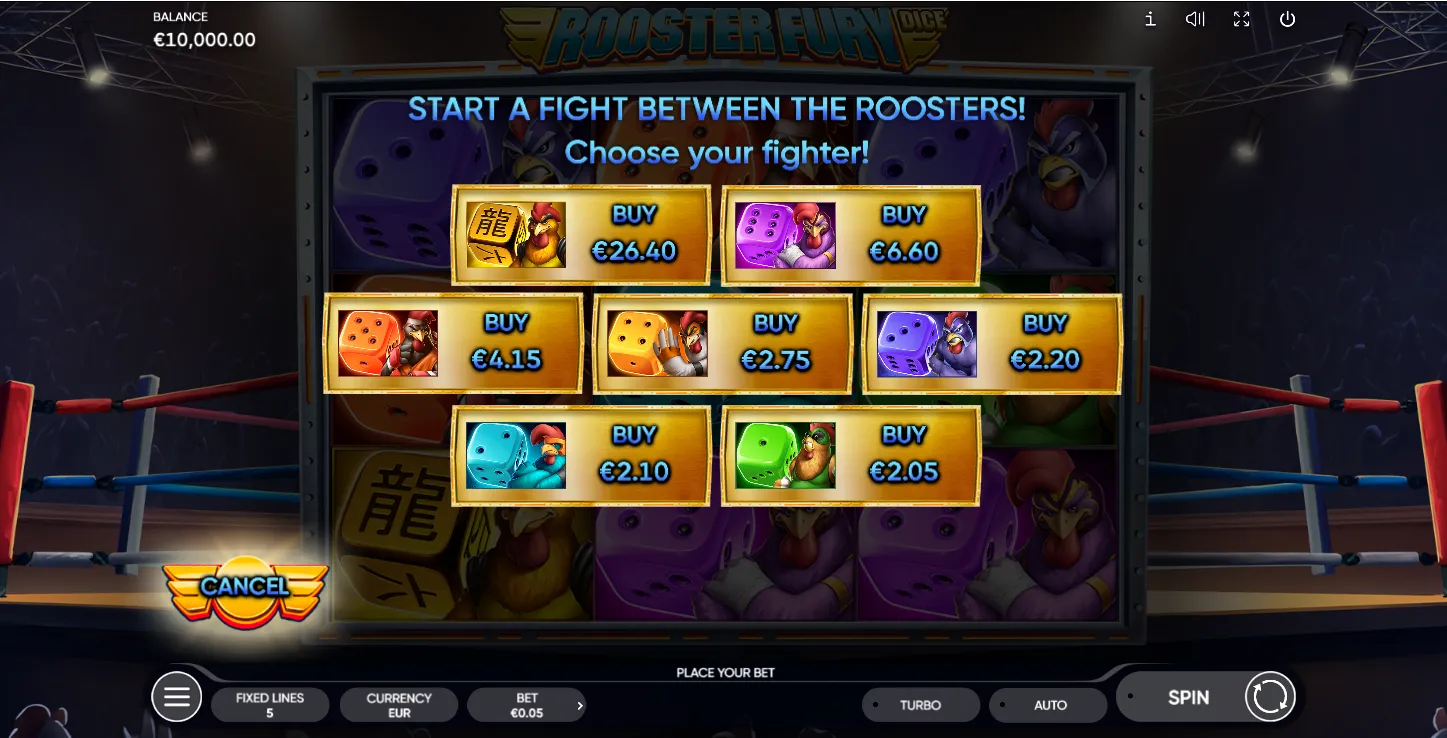Toggle Turbo mode
Image resolution: width=1447 pixels, height=738 pixels.
920,705
